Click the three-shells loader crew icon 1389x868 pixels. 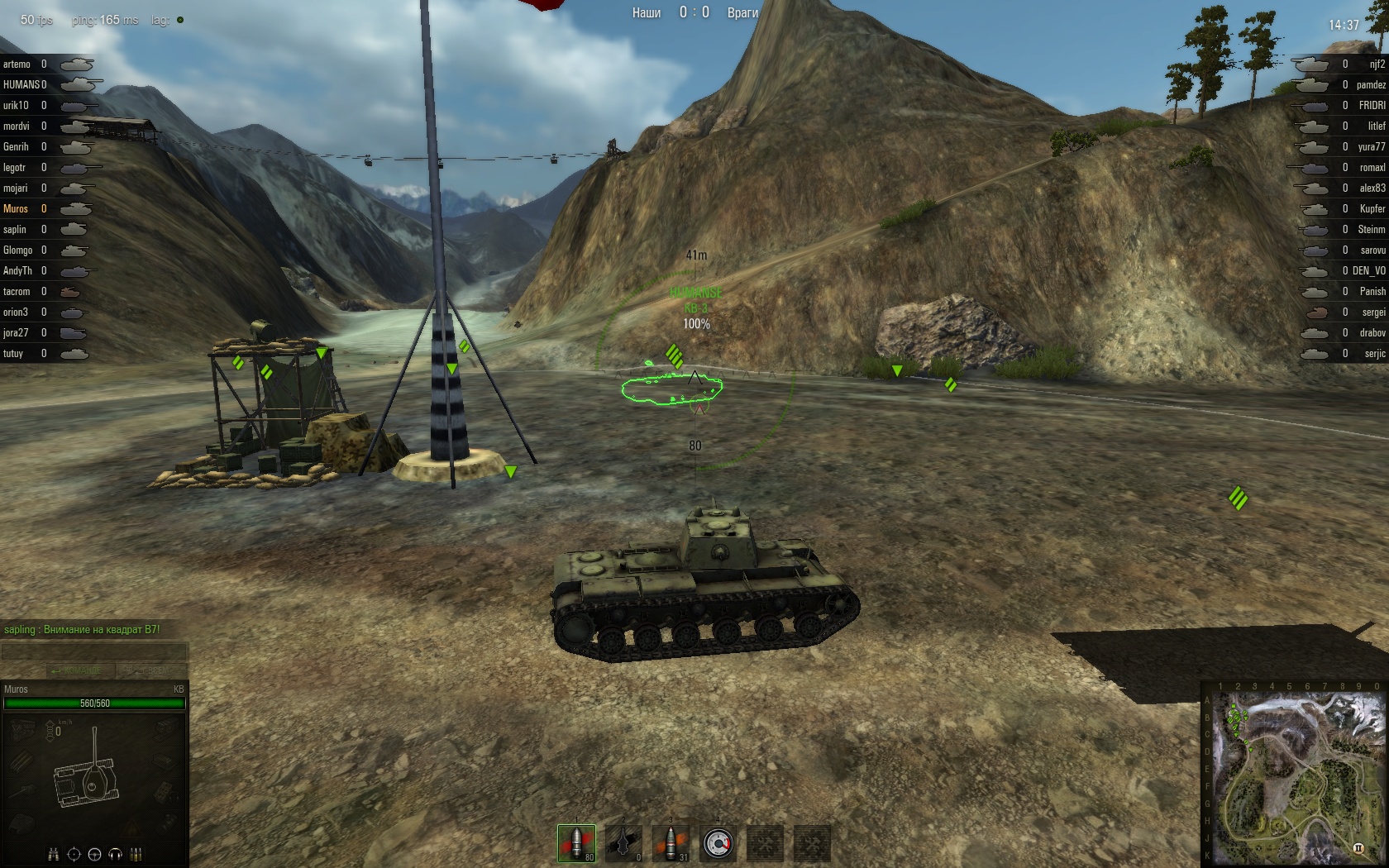136,854
